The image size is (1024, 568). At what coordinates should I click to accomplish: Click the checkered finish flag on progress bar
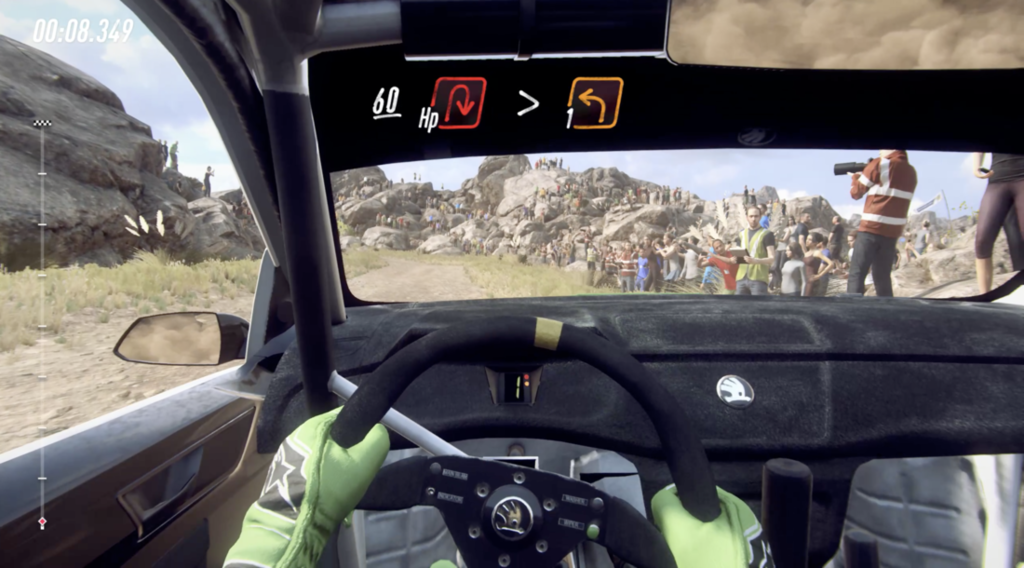[x=42, y=123]
